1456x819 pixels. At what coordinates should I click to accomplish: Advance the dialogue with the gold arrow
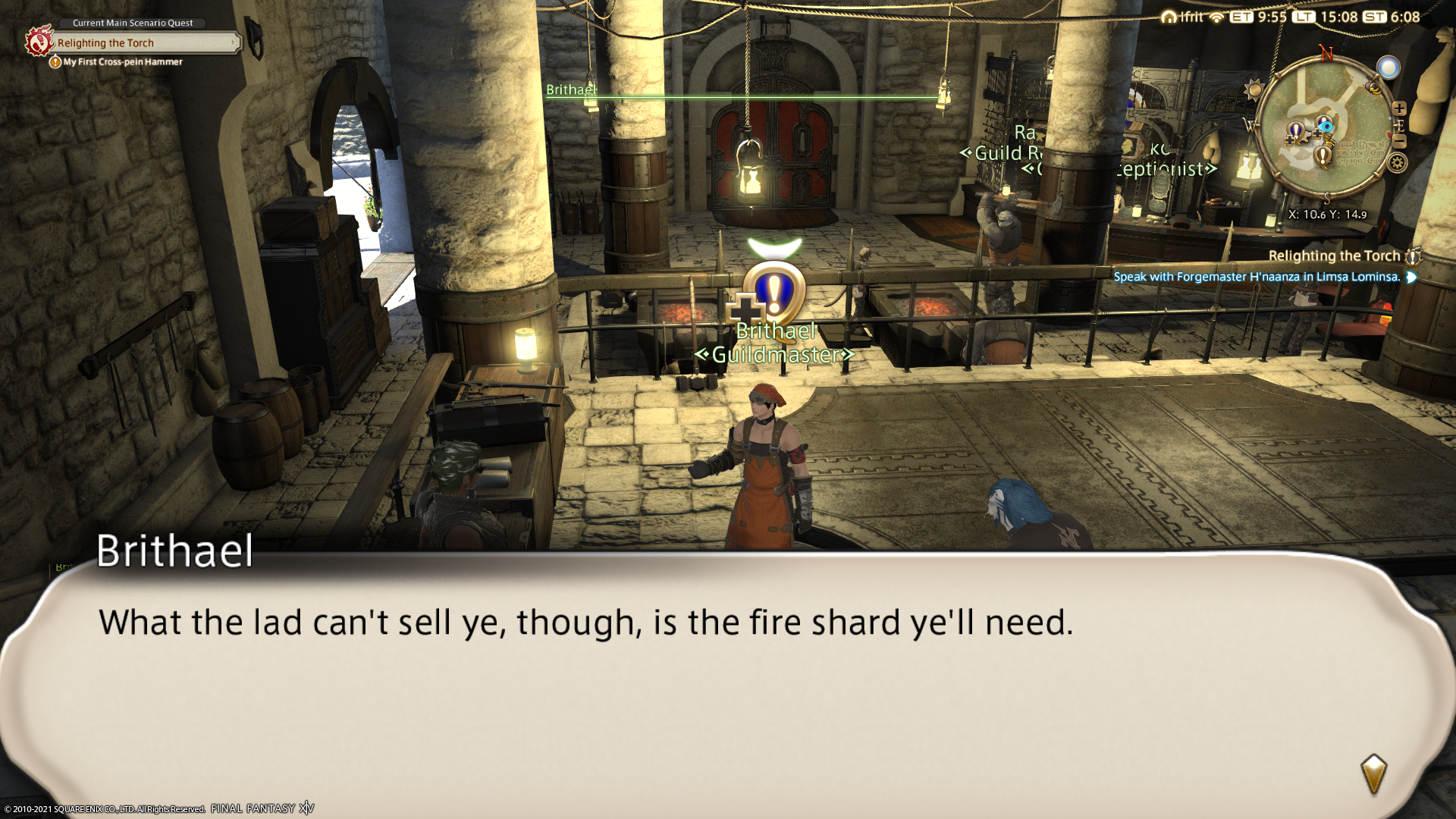pos(1373,773)
